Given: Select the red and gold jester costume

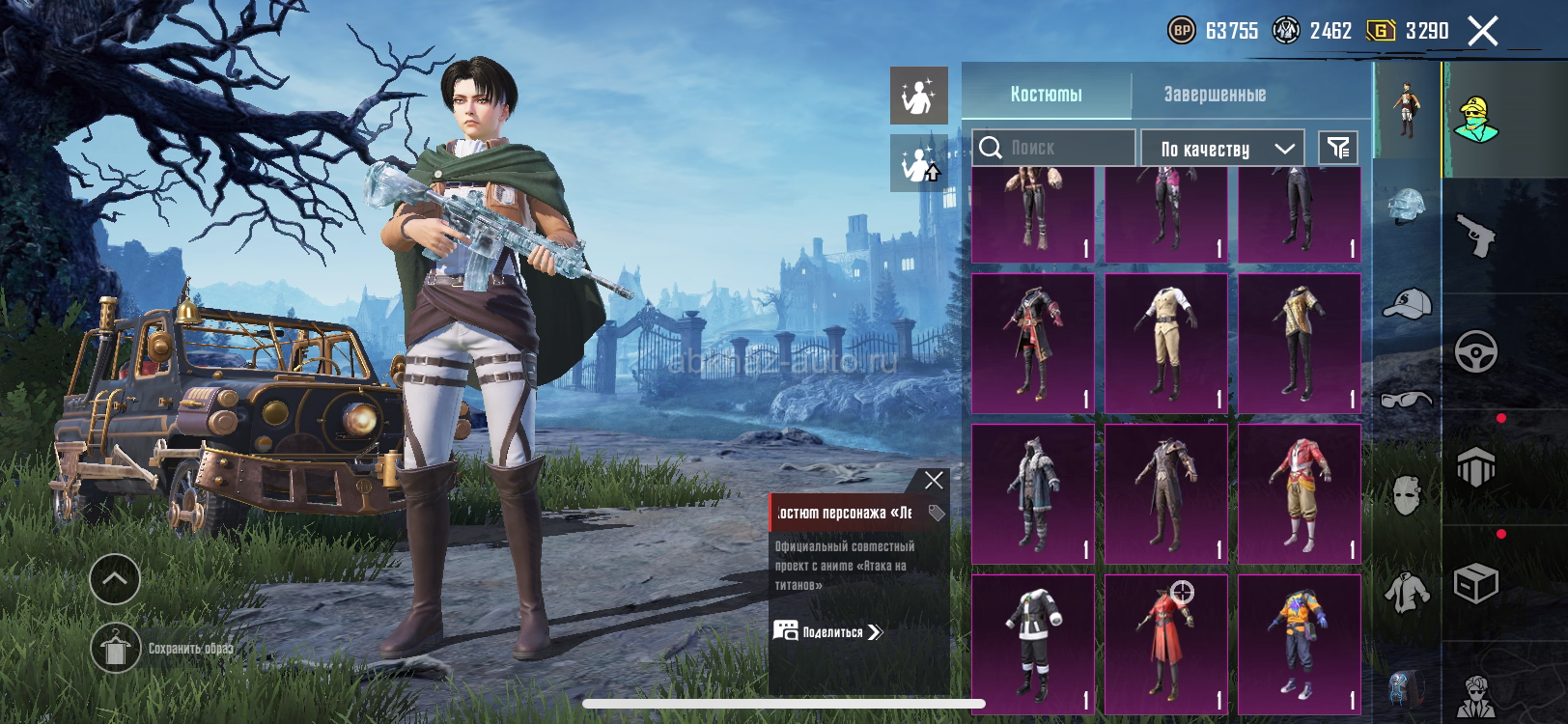Looking at the screenshot, I should point(1299,493).
